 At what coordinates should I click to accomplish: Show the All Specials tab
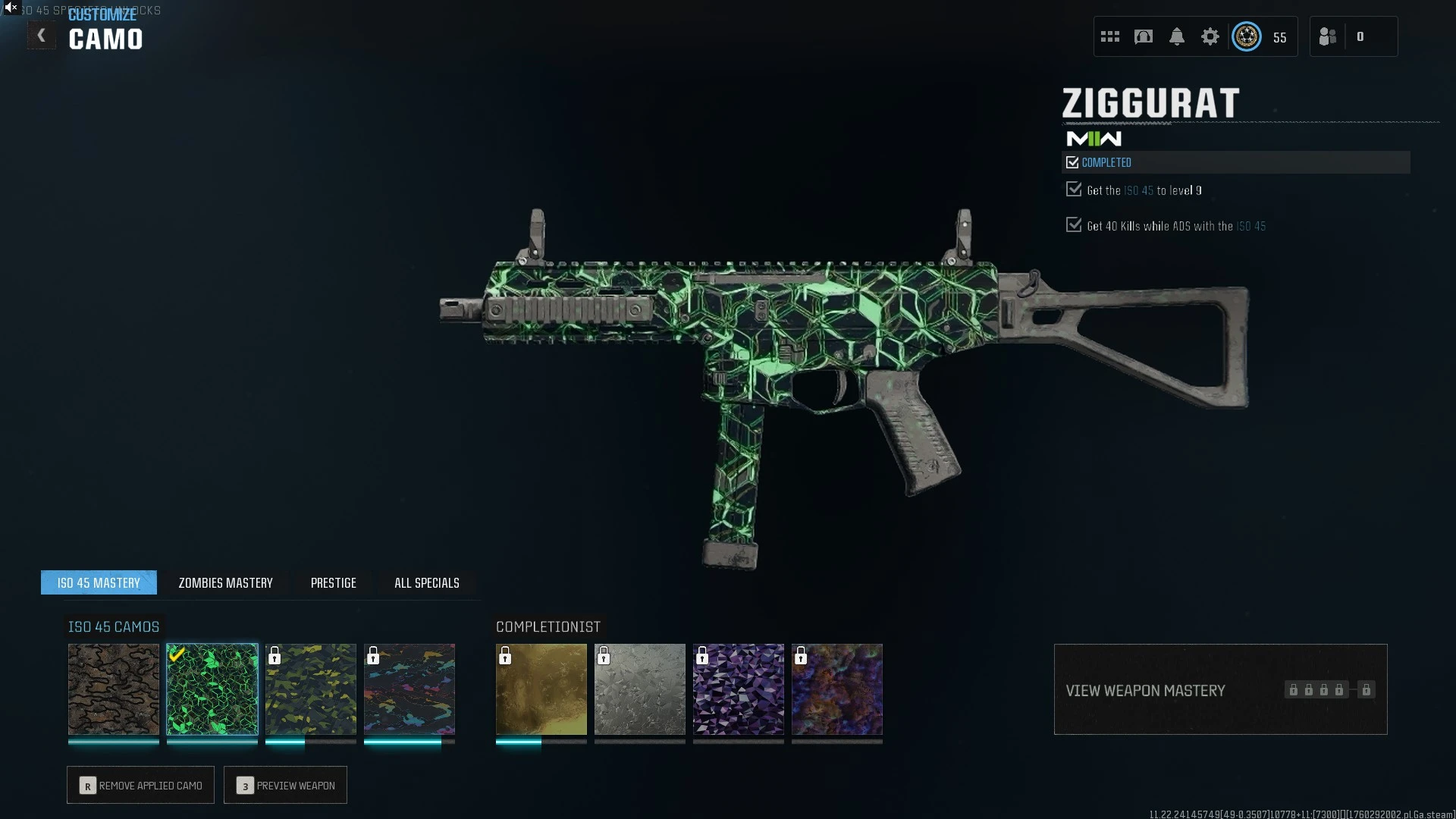coord(426,582)
